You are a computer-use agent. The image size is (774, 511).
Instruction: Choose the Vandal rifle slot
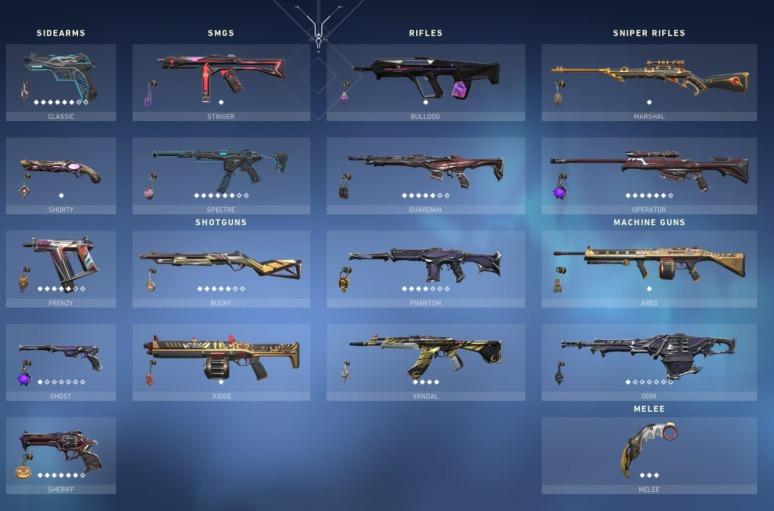click(425, 361)
